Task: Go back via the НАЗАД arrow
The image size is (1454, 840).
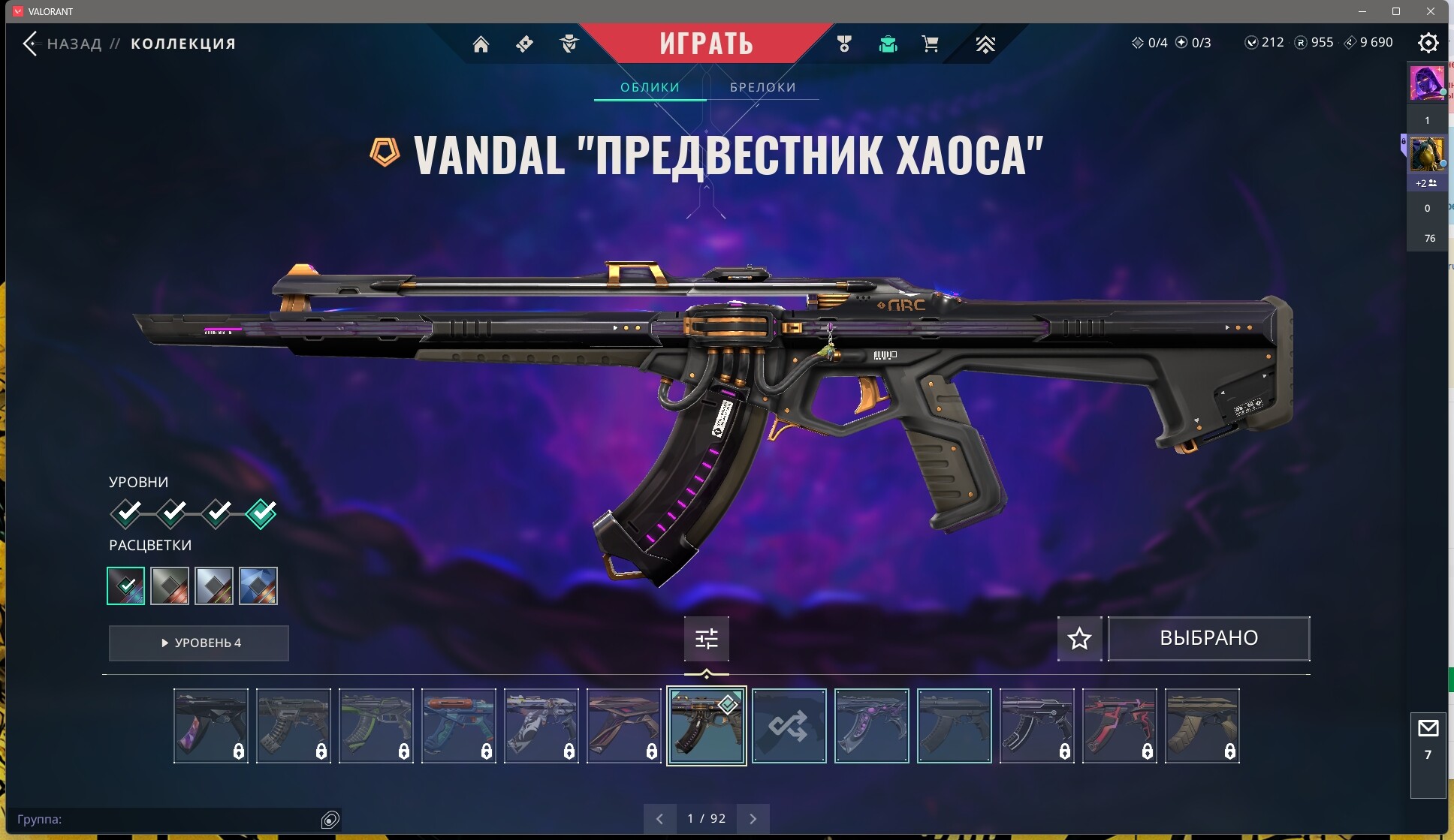Action: 30,44
